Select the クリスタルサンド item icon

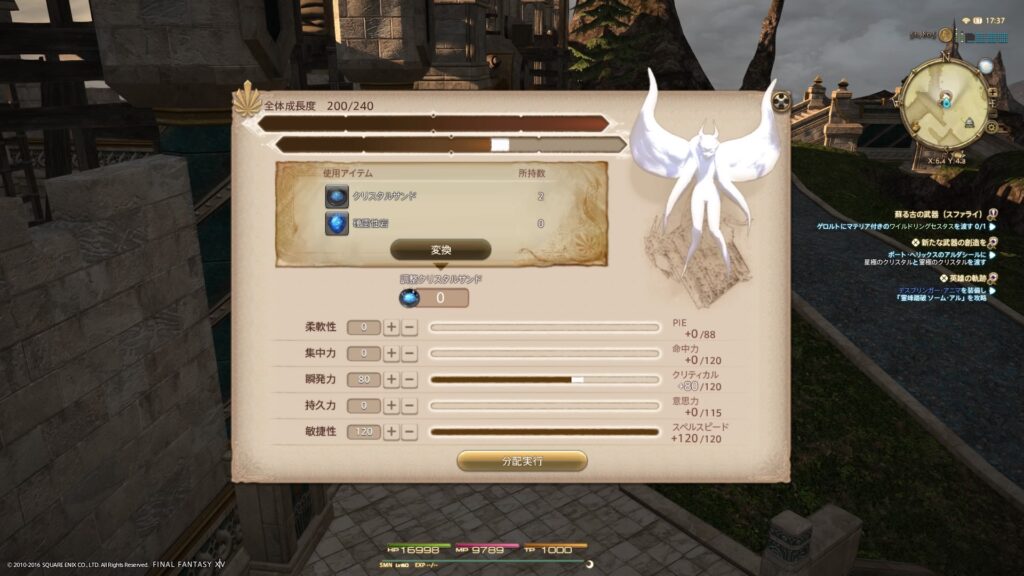point(336,197)
